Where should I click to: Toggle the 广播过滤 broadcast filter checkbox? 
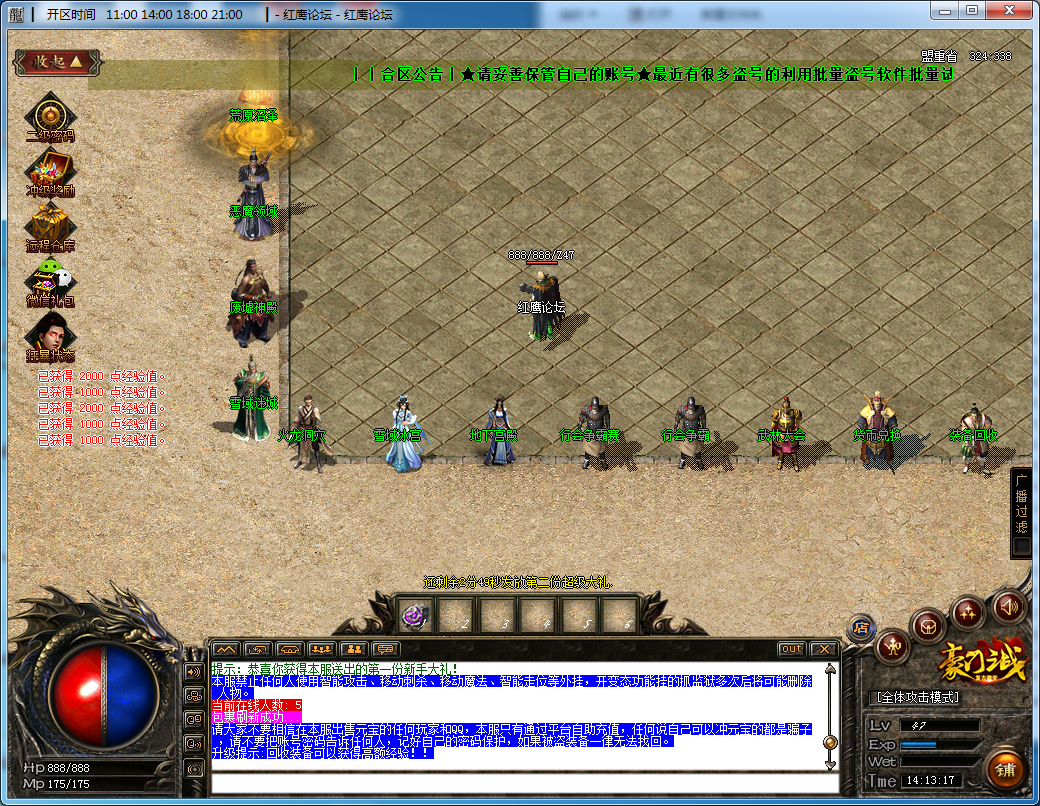point(1021,546)
